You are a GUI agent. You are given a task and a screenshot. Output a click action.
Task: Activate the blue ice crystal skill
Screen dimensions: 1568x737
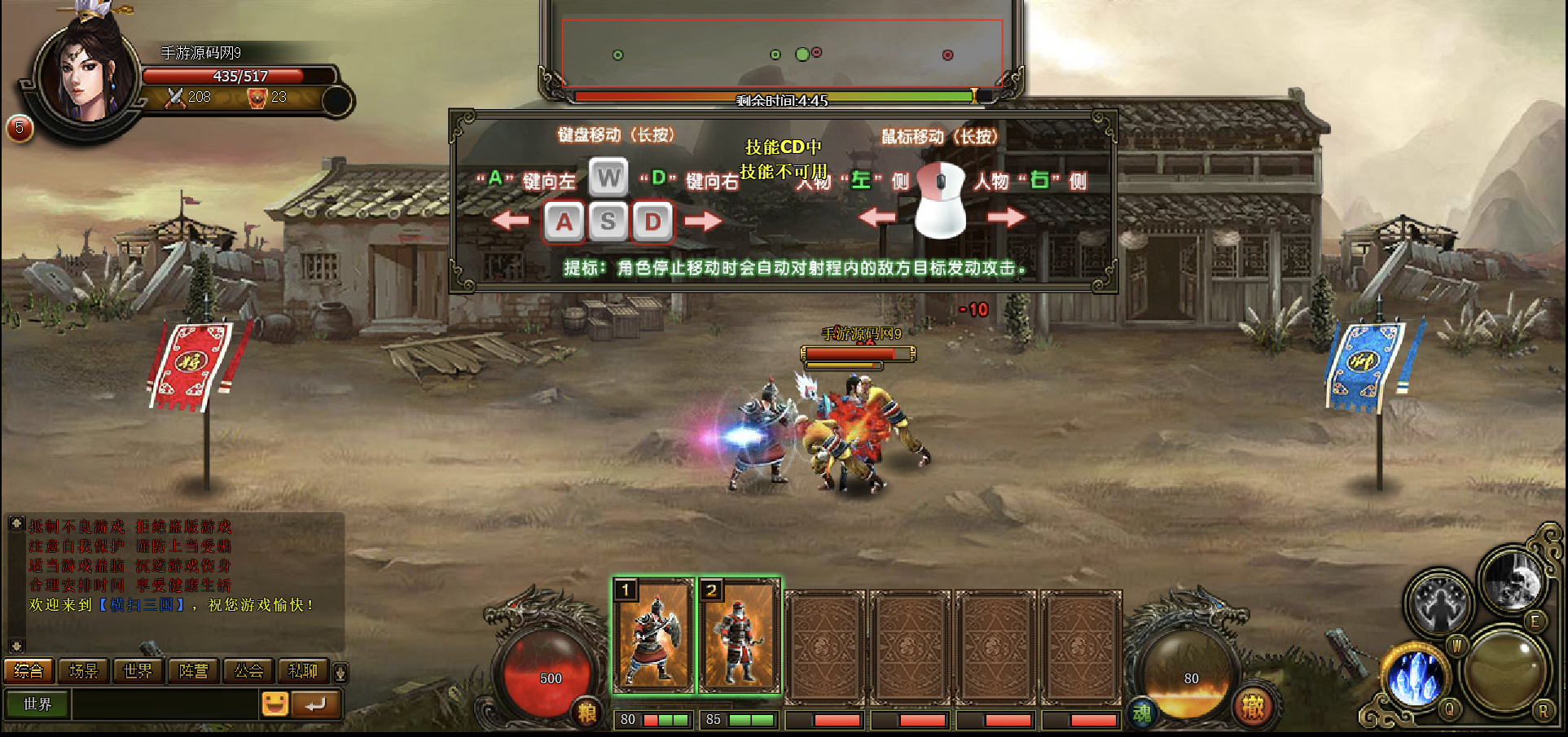click(1416, 678)
